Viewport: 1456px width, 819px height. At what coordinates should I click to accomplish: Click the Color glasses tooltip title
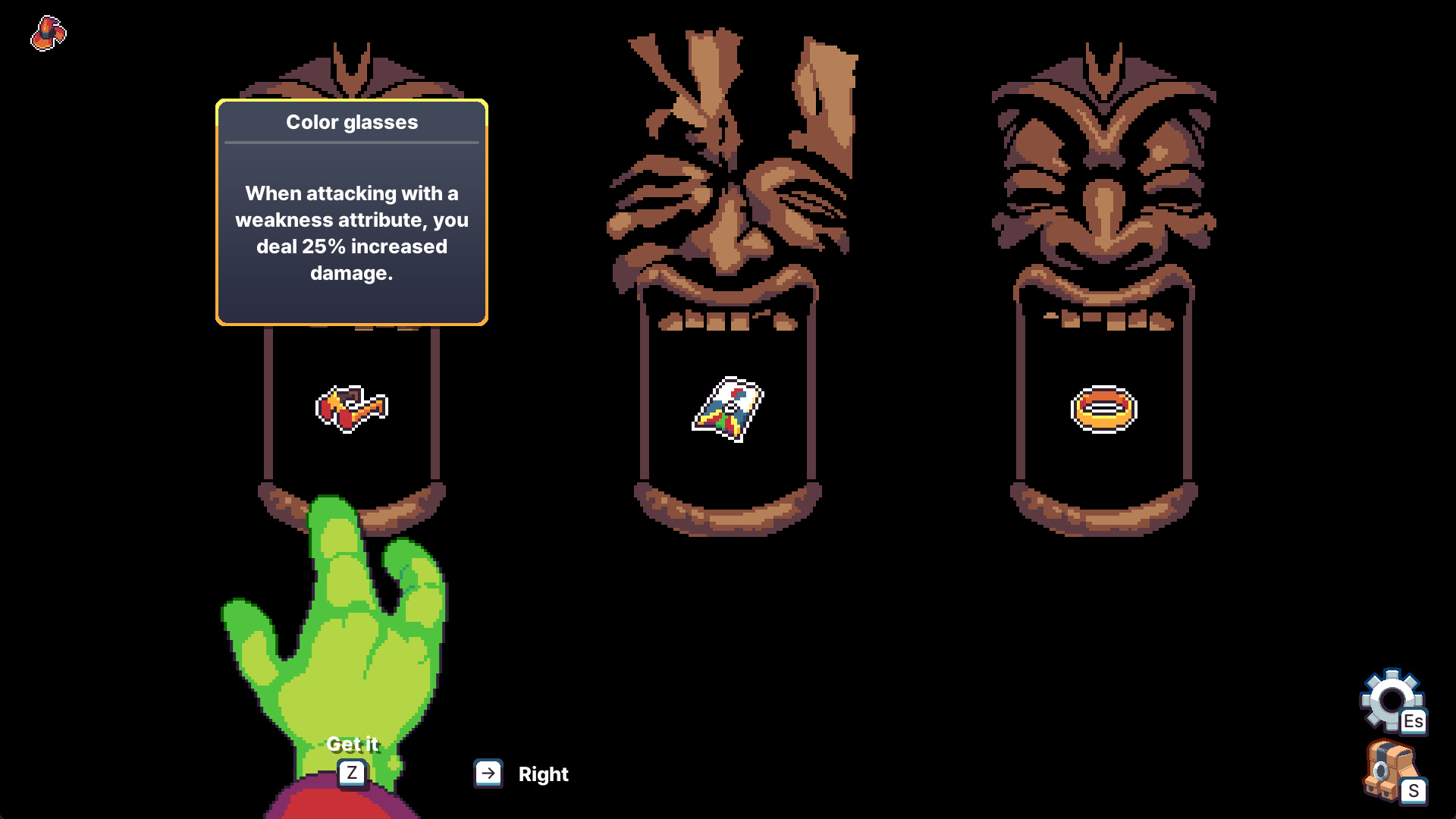(x=351, y=122)
